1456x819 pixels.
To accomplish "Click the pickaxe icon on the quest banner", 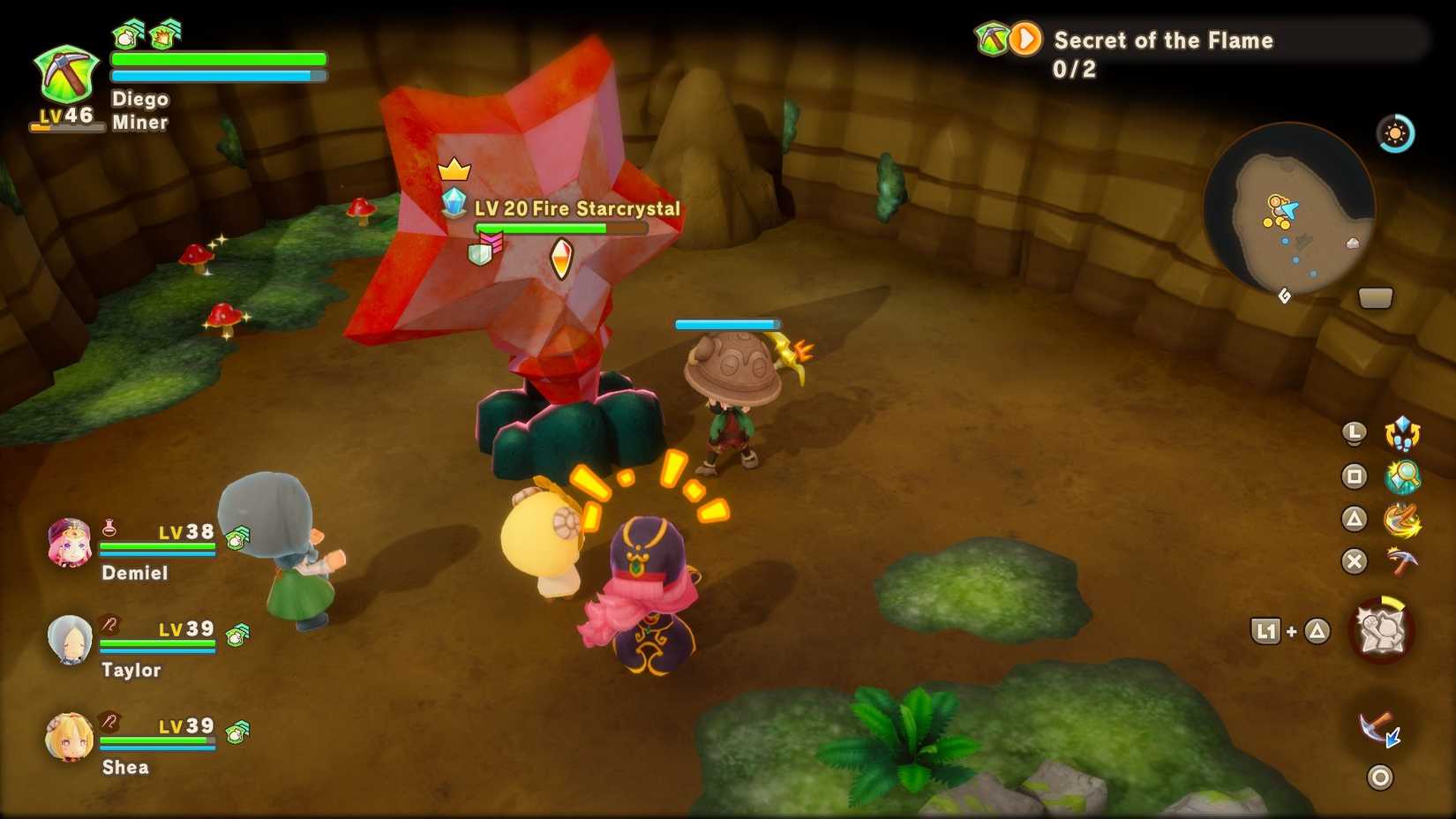I will 991,38.
